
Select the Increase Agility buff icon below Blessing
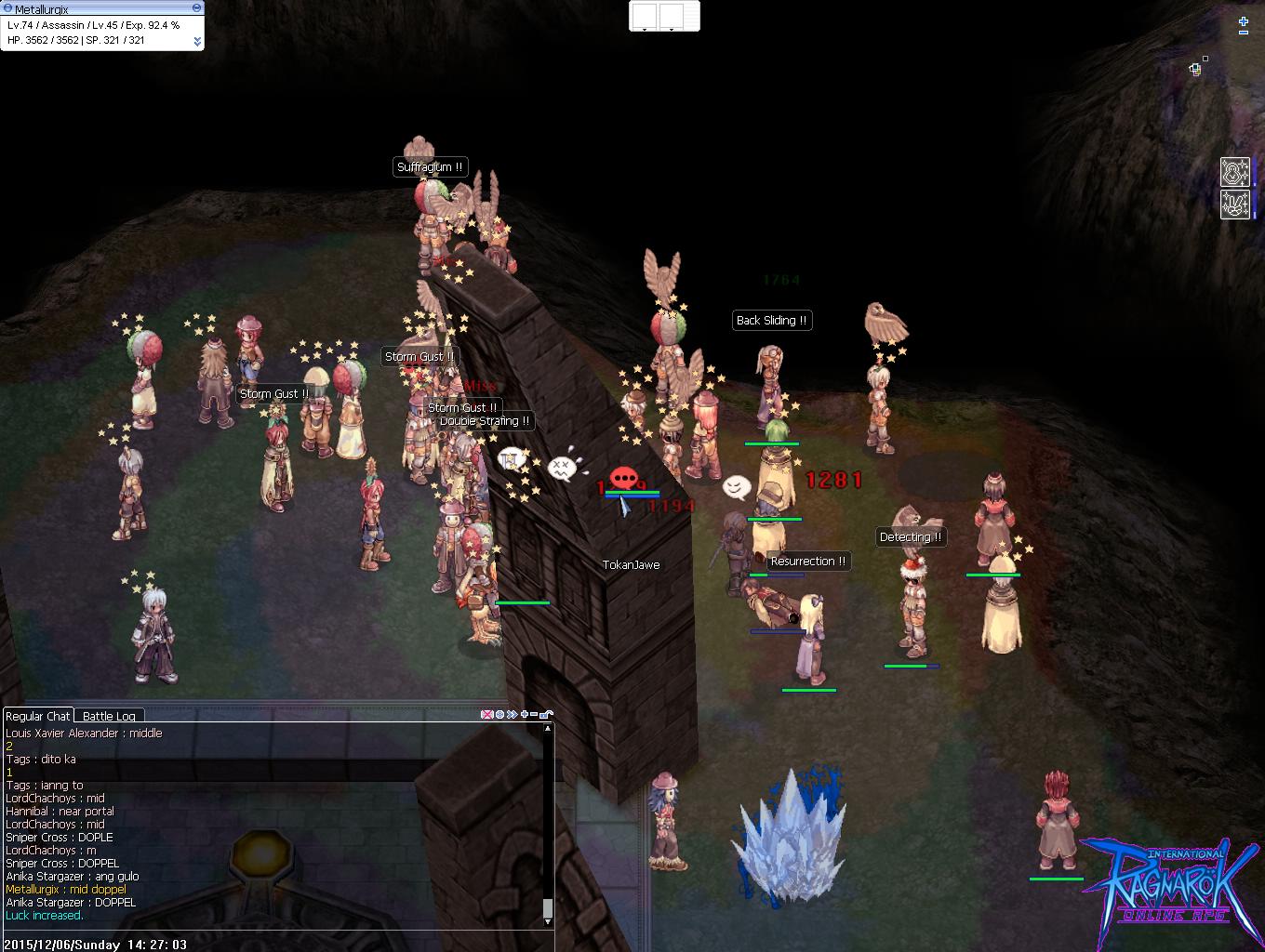click(1235, 205)
